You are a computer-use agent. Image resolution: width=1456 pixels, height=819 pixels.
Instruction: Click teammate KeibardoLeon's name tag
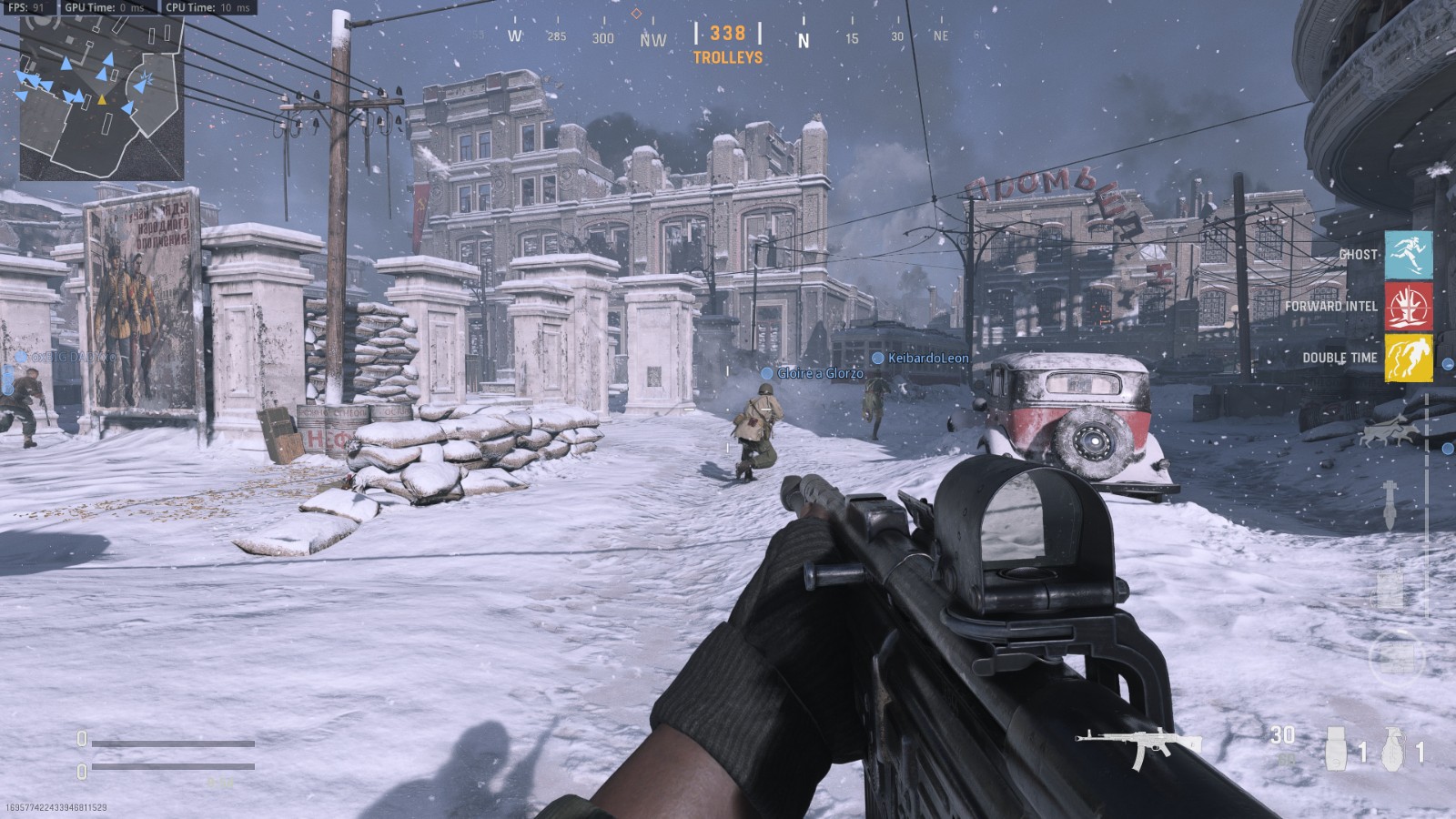click(927, 359)
